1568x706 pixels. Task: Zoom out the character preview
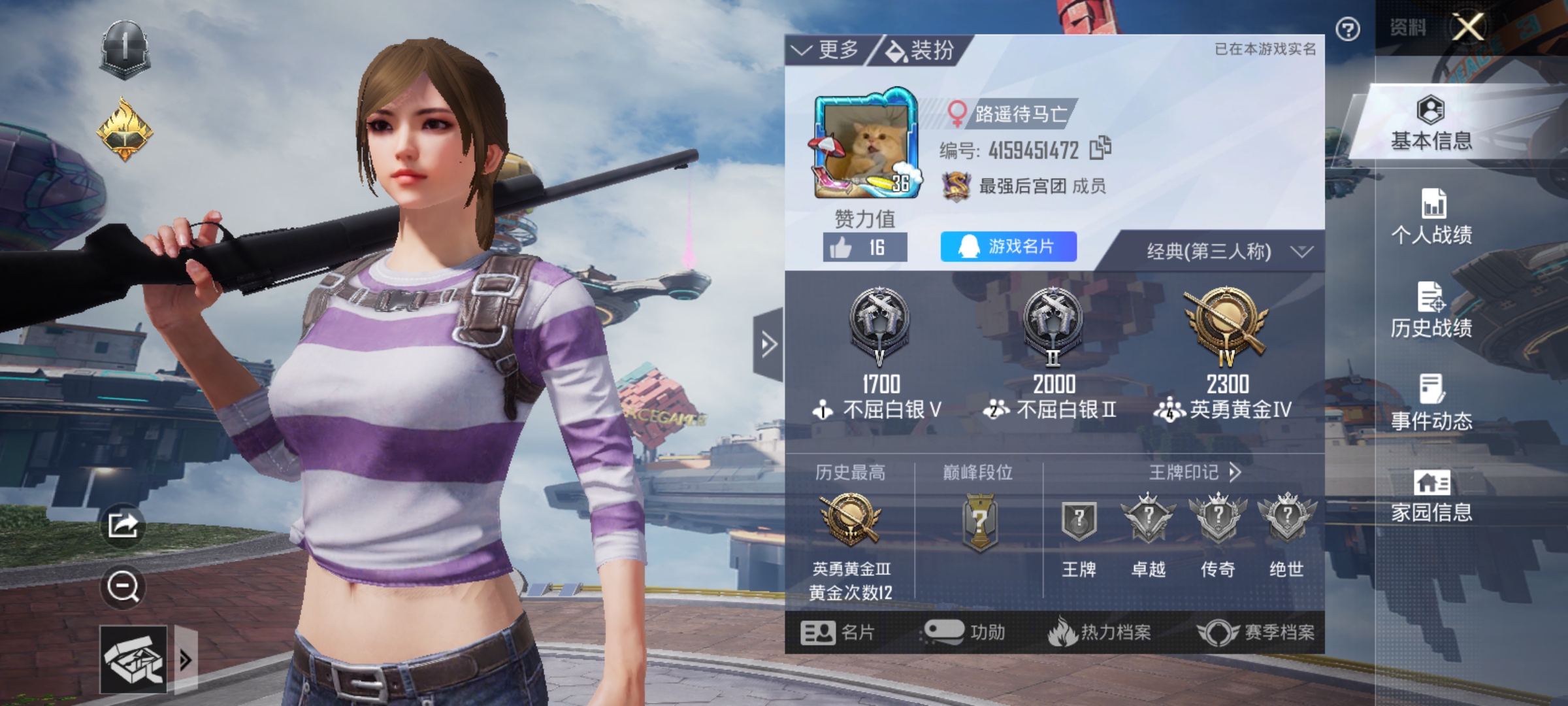click(x=123, y=587)
